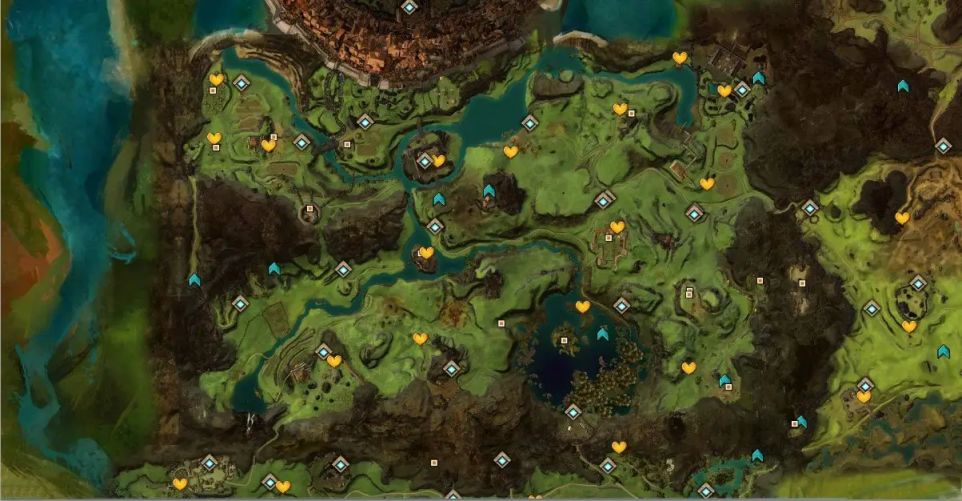Click the heart at the walled farm compound
Screen dimensions: 962x501
(617, 227)
